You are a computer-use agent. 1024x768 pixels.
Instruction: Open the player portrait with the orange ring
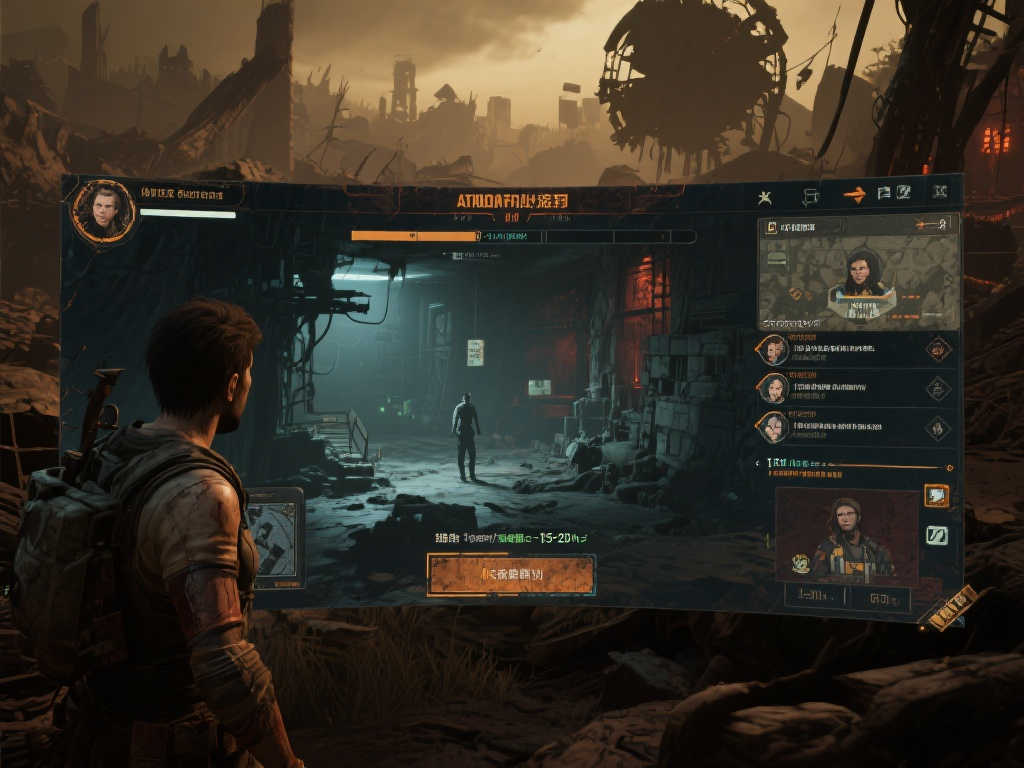click(x=103, y=211)
